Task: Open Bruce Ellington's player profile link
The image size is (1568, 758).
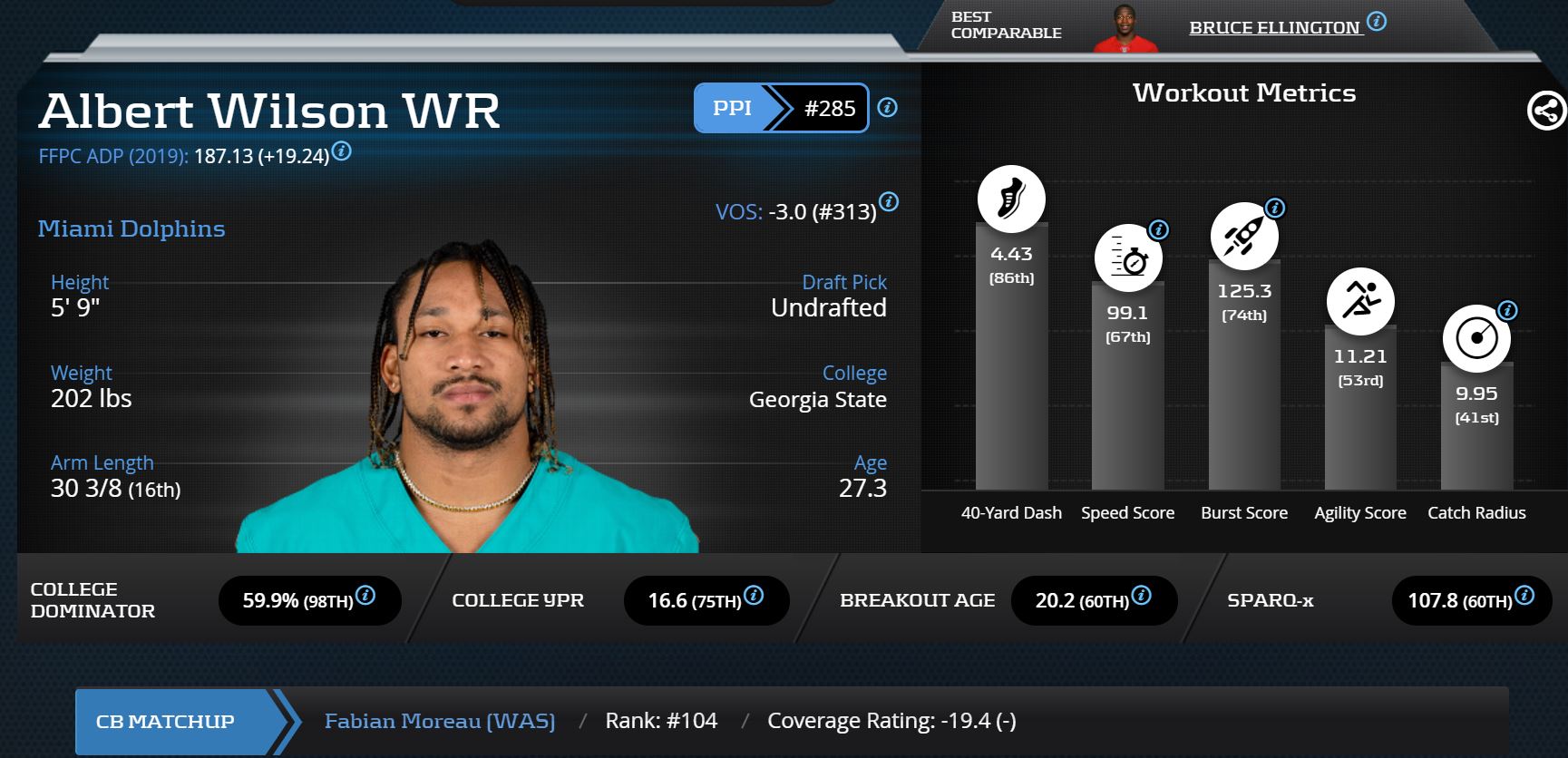Action: tap(1274, 28)
